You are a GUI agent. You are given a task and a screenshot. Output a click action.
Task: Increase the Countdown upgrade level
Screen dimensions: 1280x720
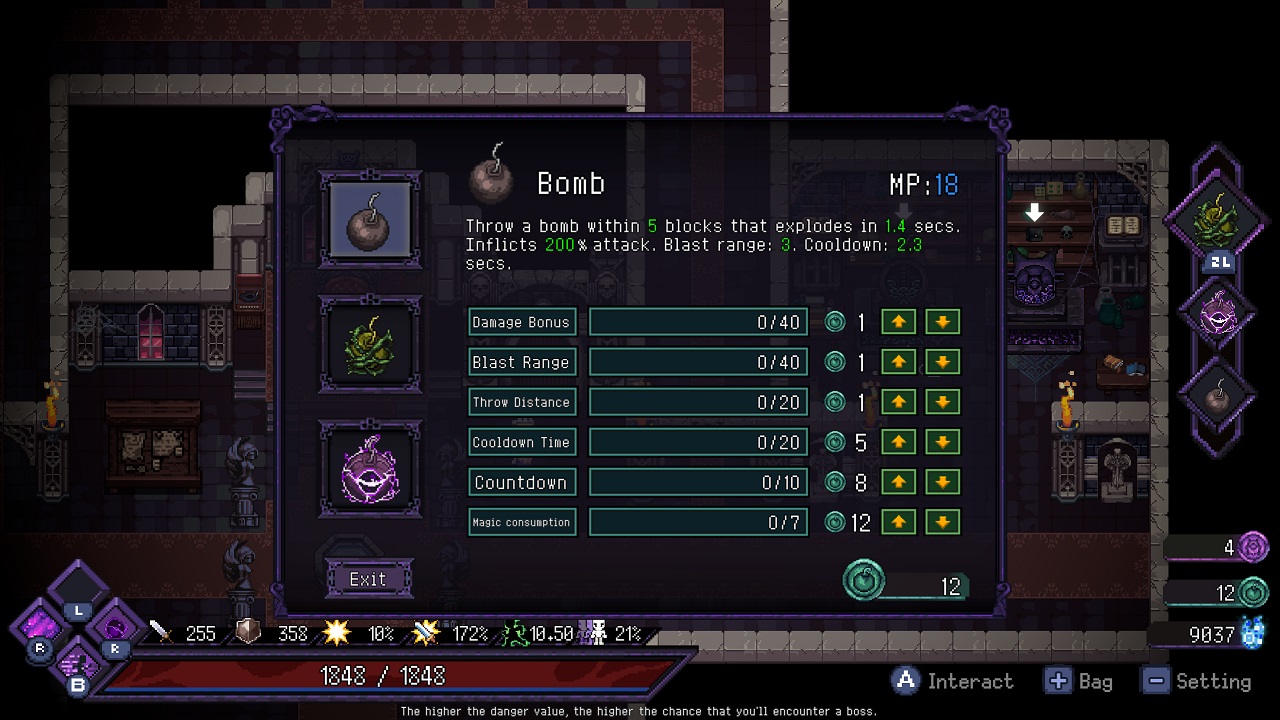[x=897, y=482]
